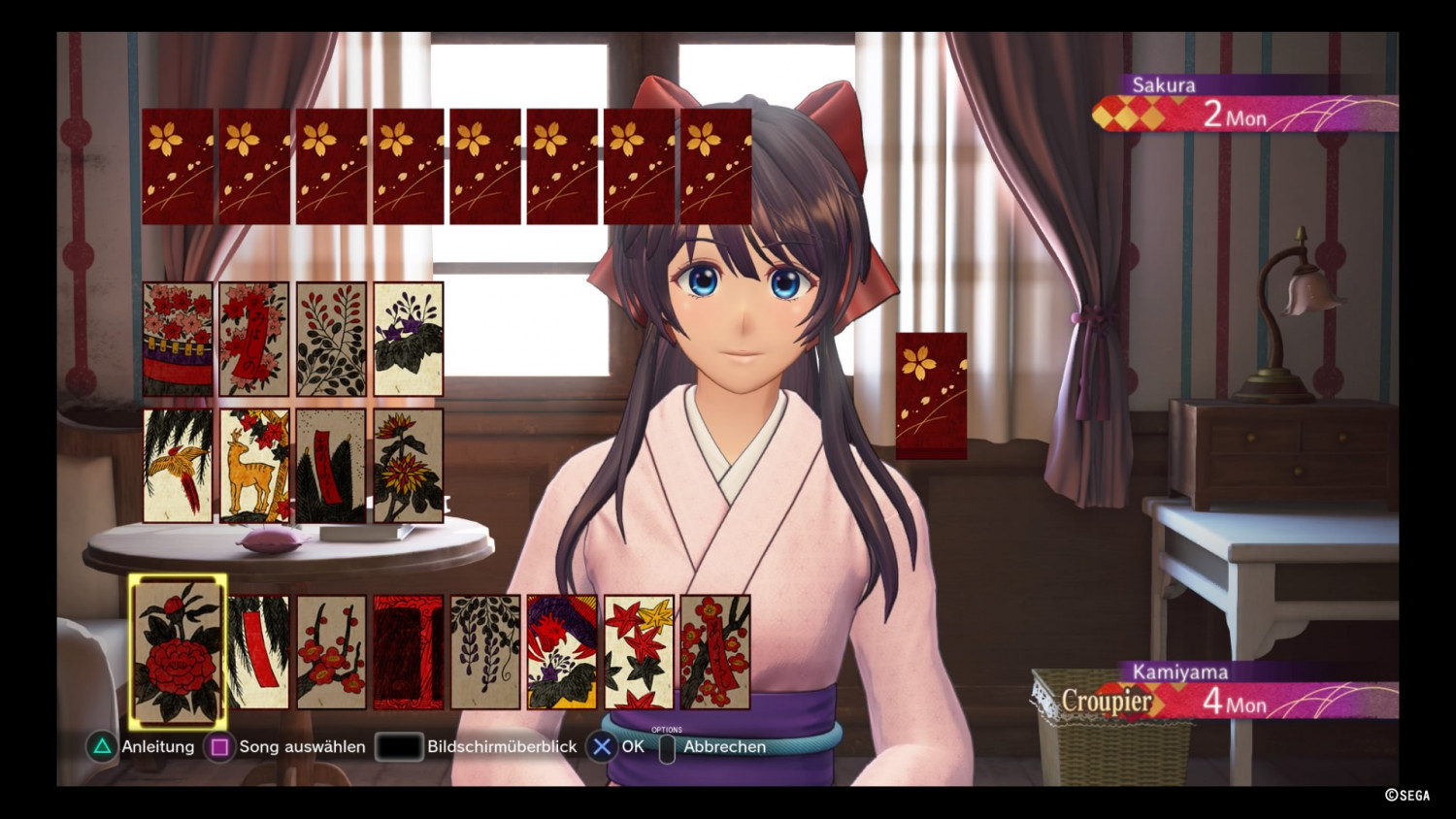Select the red maple leaves card in hand

tap(639, 652)
